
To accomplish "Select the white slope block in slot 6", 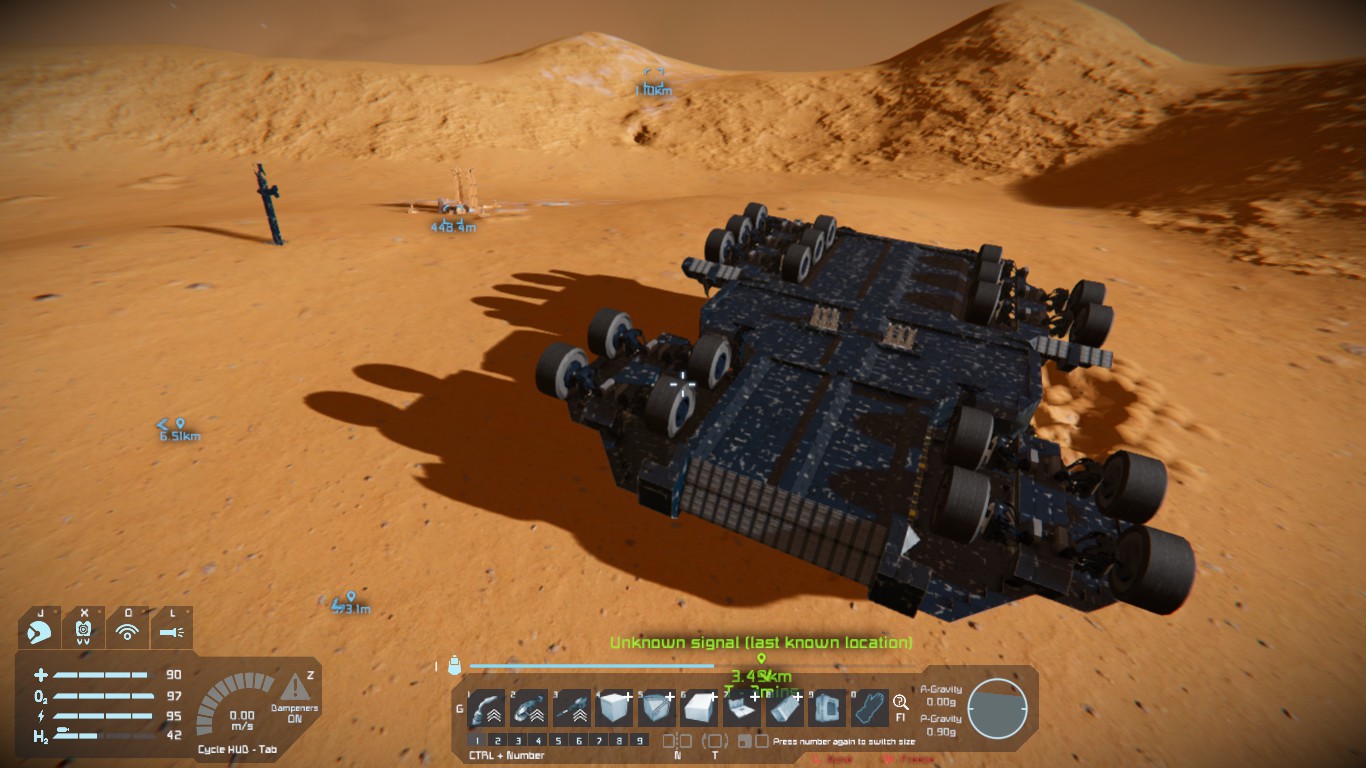I will click(699, 709).
